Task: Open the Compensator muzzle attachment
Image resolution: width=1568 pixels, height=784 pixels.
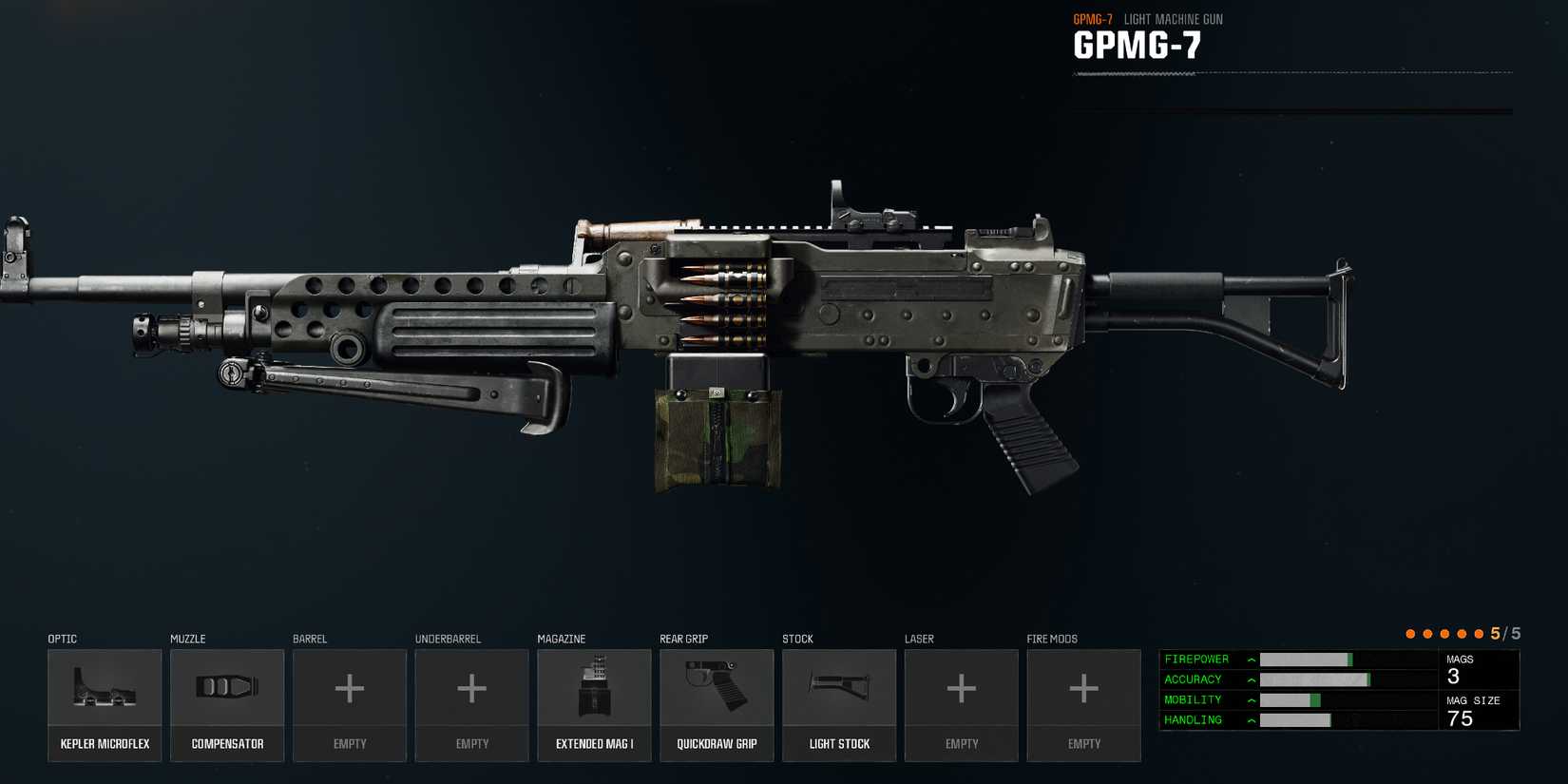Action: click(x=227, y=703)
